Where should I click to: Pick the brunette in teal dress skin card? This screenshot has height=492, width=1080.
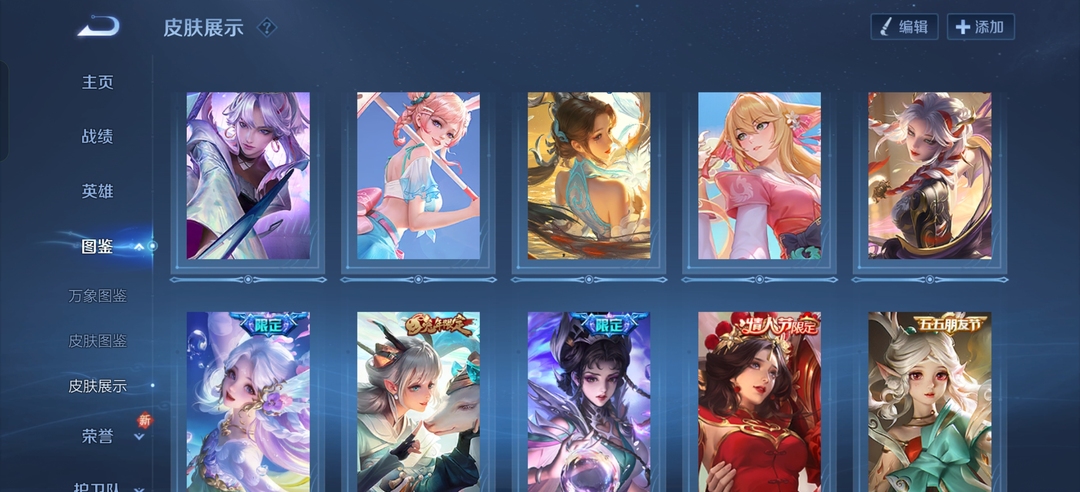589,176
